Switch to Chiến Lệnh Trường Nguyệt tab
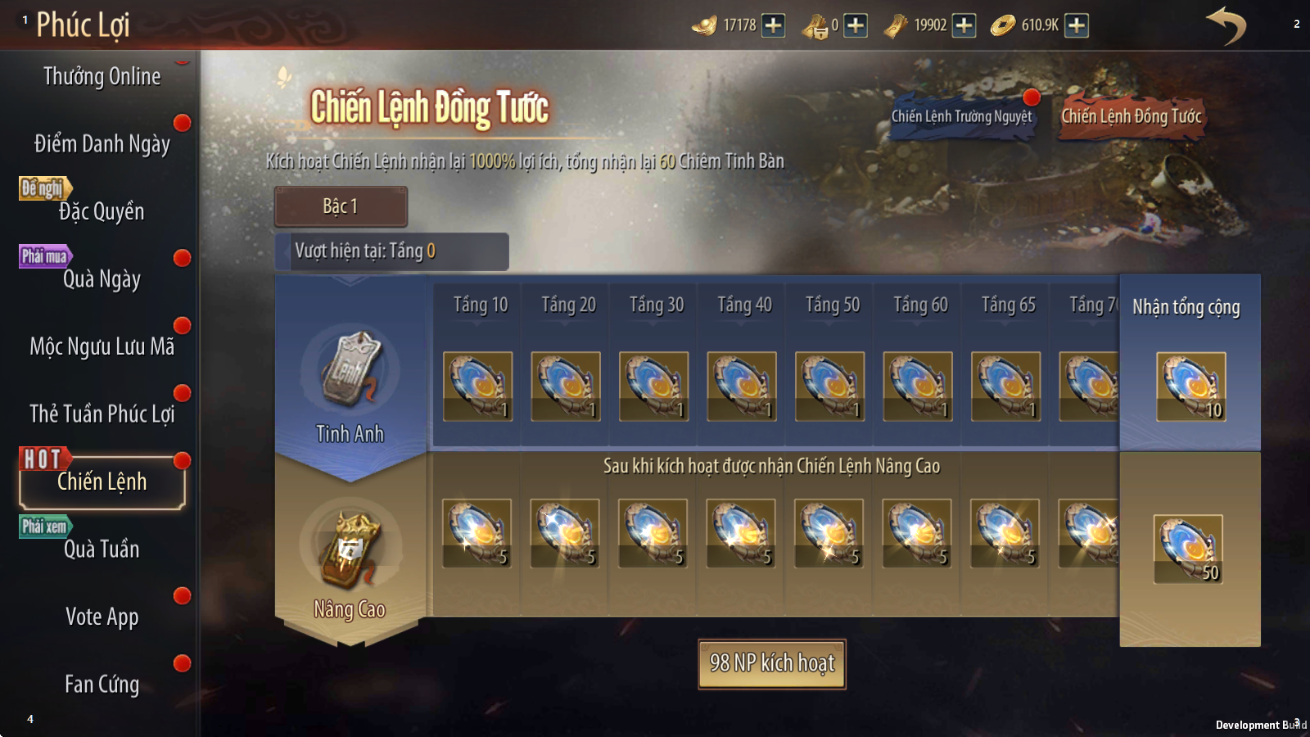This screenshot has width=1310, height=737. tap(961, 117)
